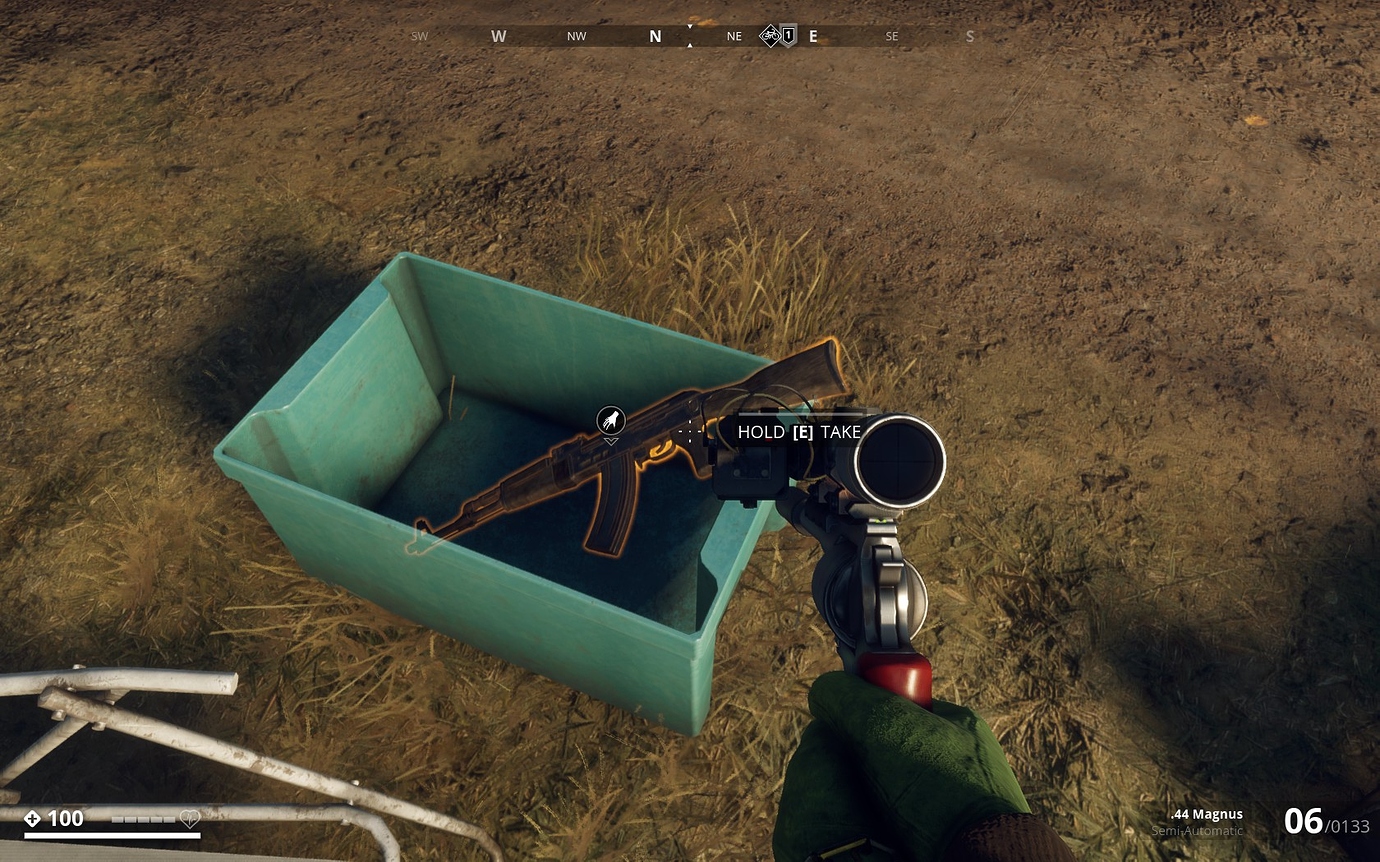Expand the NE marker on the compass

(x=733, y=36)
